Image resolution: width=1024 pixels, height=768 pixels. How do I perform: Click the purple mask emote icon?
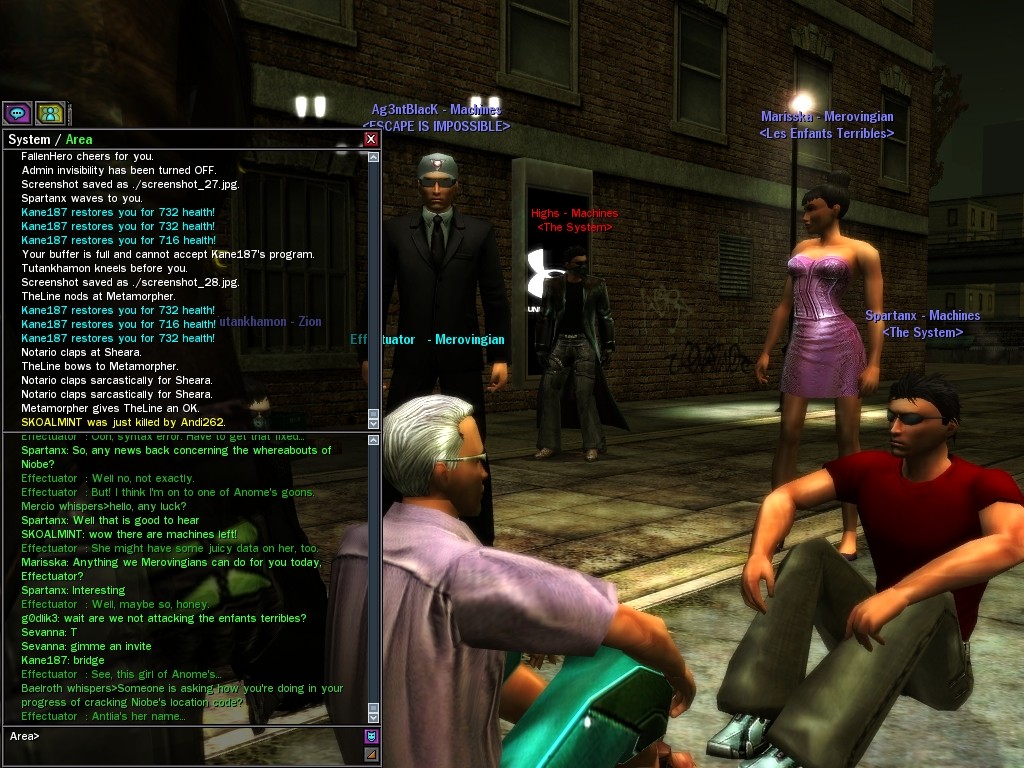pyautogui.click(x=371, y=736)
